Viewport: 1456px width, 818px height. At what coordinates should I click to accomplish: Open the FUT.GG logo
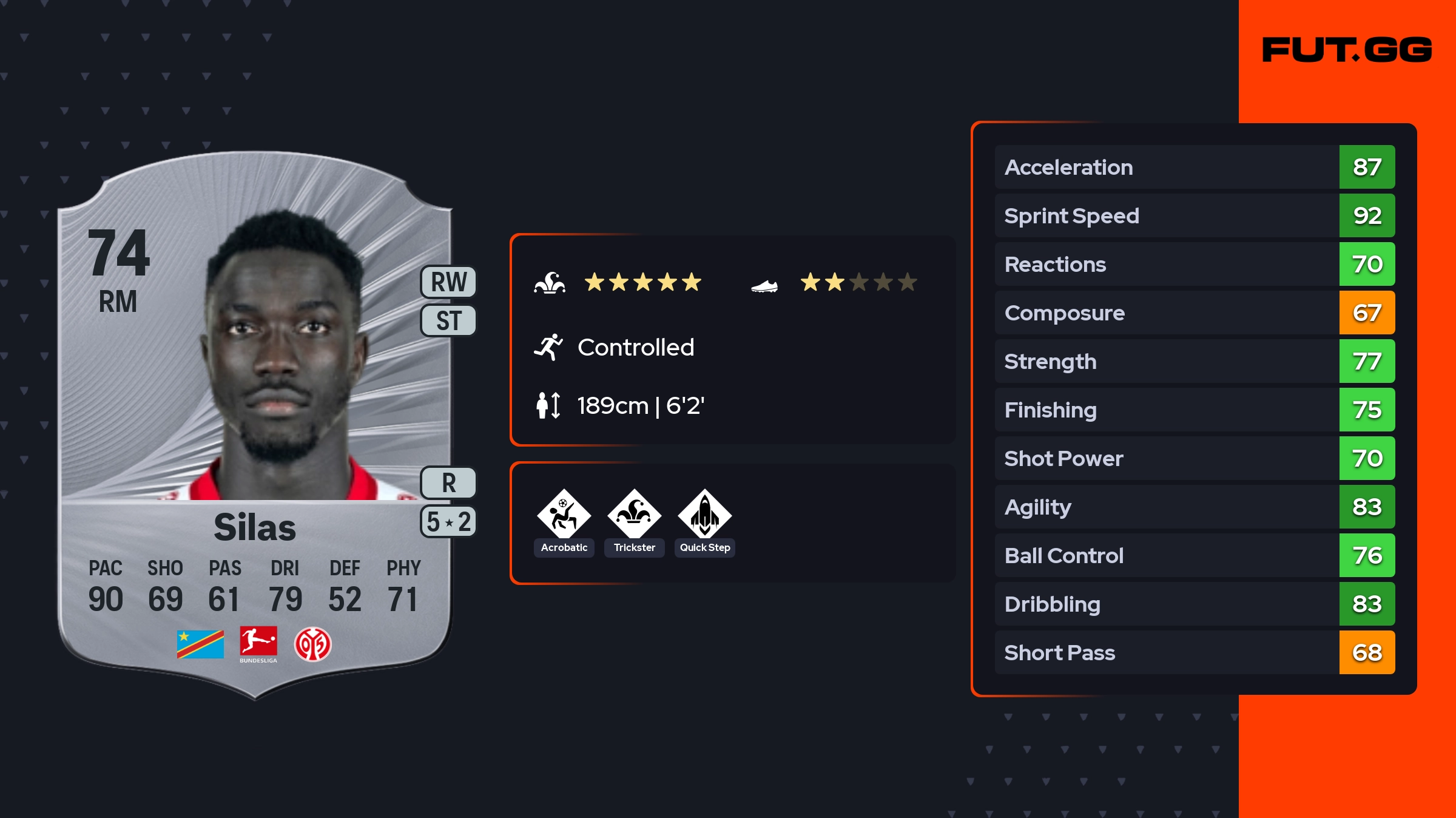tap(1347, 50)
